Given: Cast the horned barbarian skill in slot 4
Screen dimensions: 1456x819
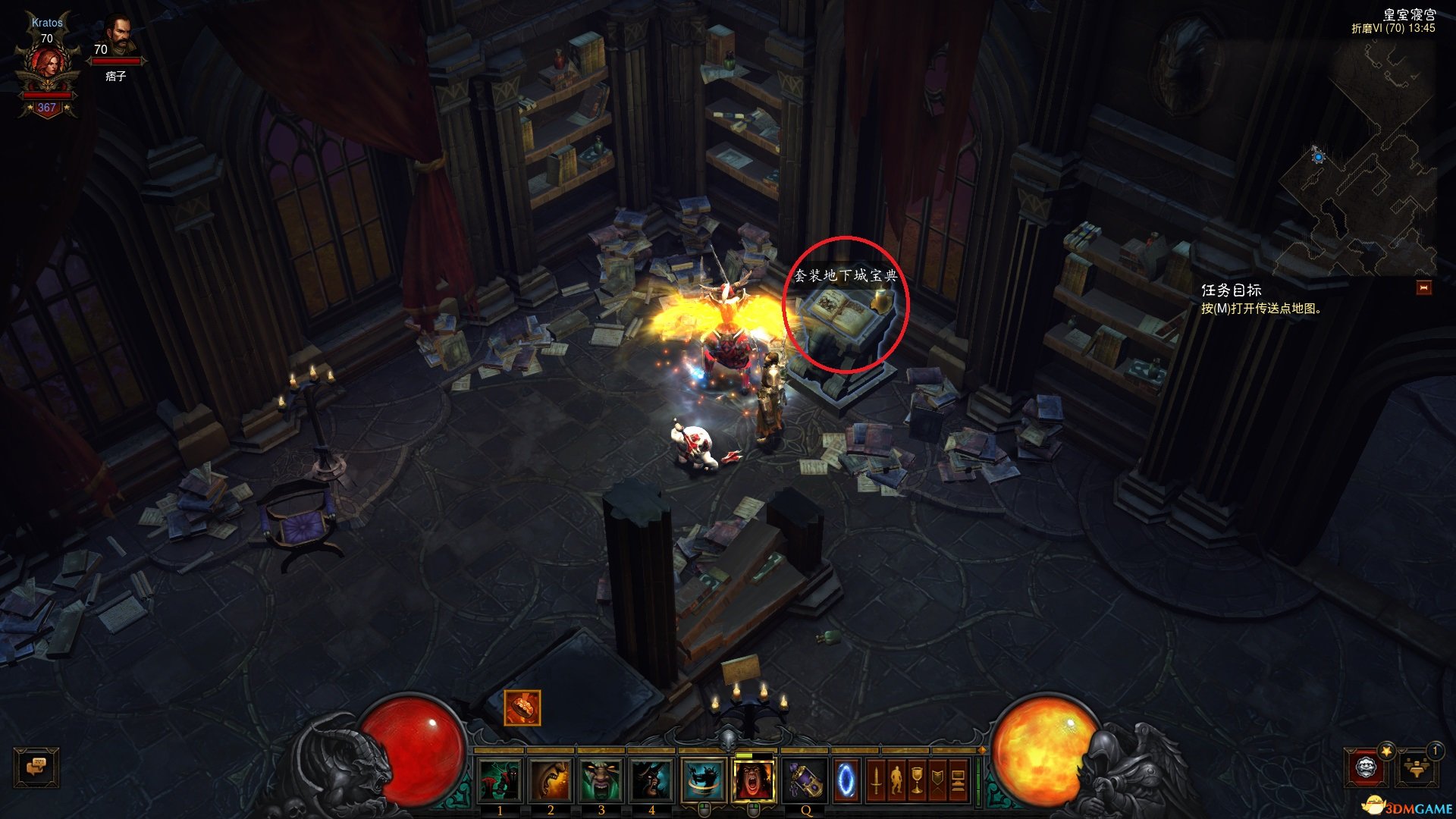Looking at the screenshot, I should (651, 779).
